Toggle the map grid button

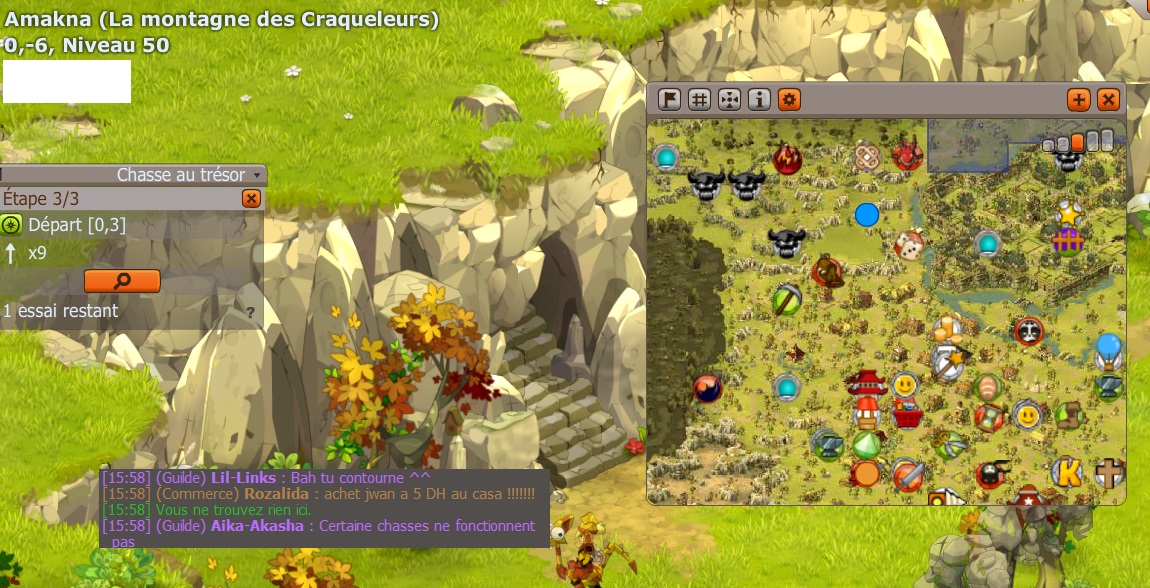(x=699, y=99)
